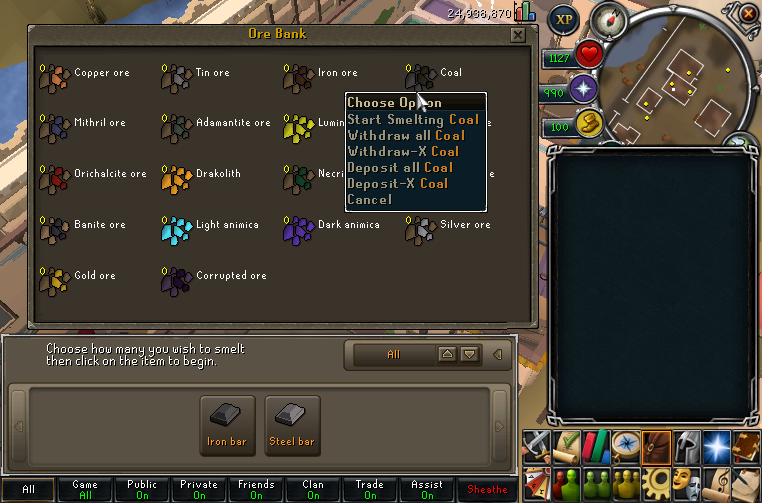Select Withdraw all Coal
The height and width of the screenshot is (503, 762).
[x=406, y=135]
